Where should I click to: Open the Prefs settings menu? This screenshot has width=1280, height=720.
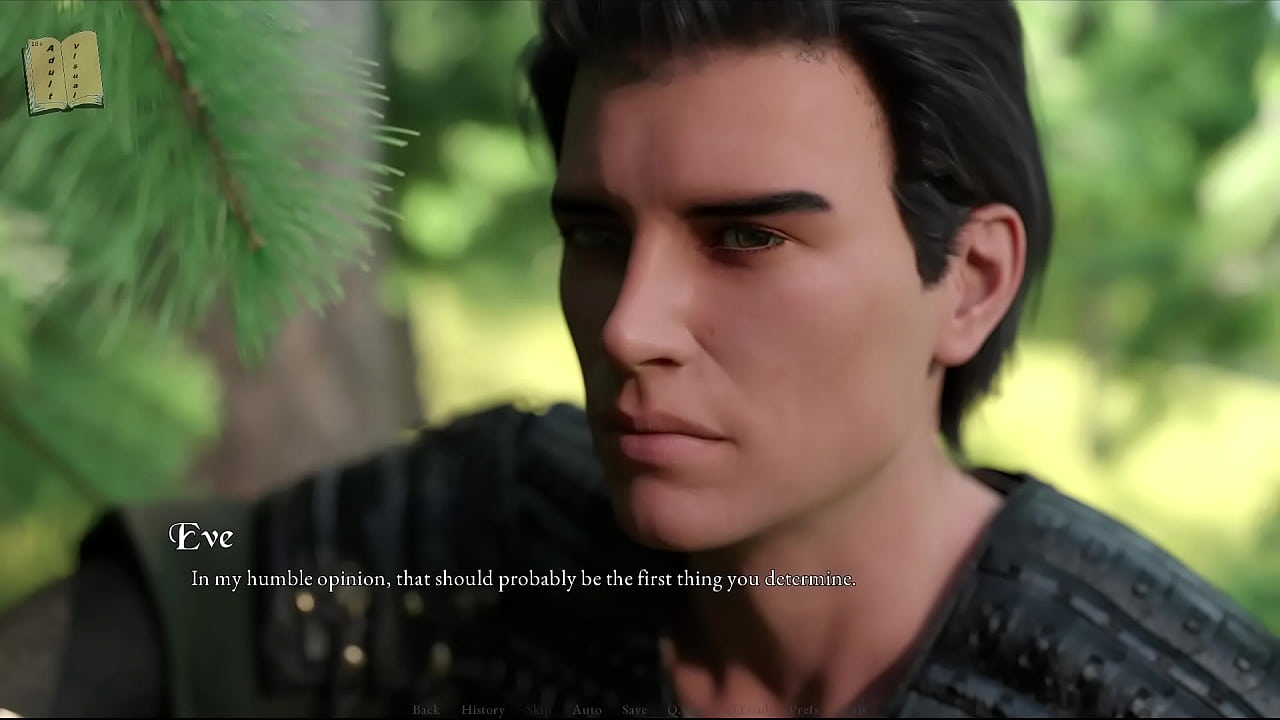804,710
